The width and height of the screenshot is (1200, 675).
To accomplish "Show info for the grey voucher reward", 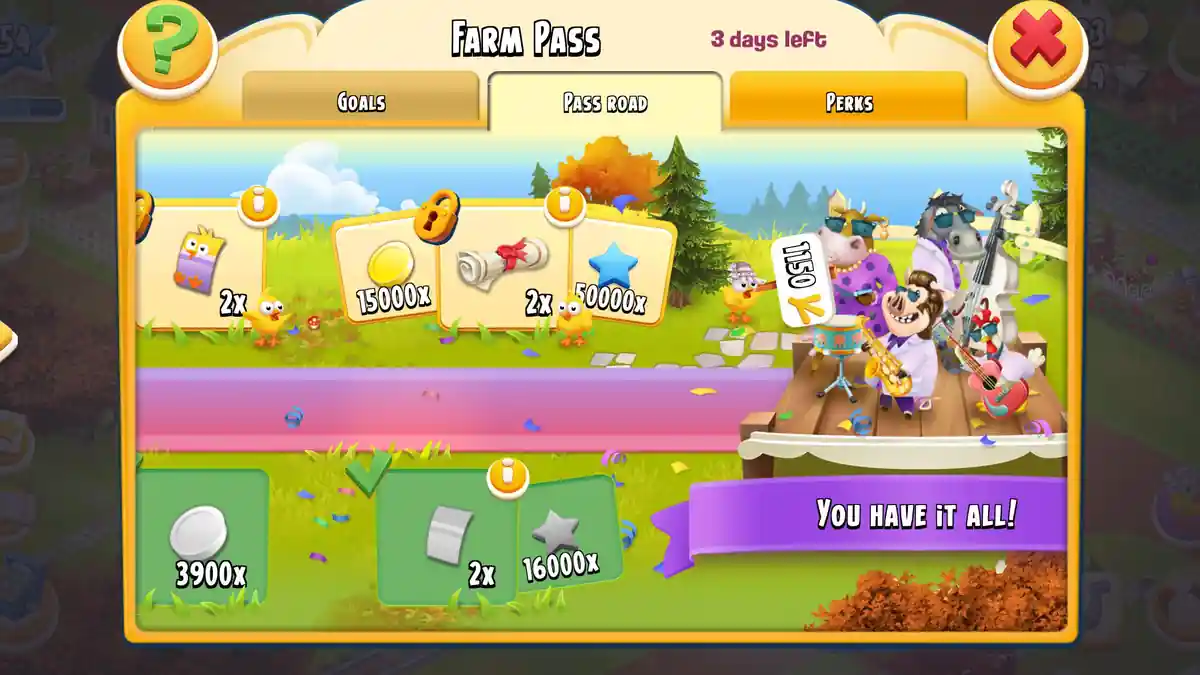I will tap(508, 476).
